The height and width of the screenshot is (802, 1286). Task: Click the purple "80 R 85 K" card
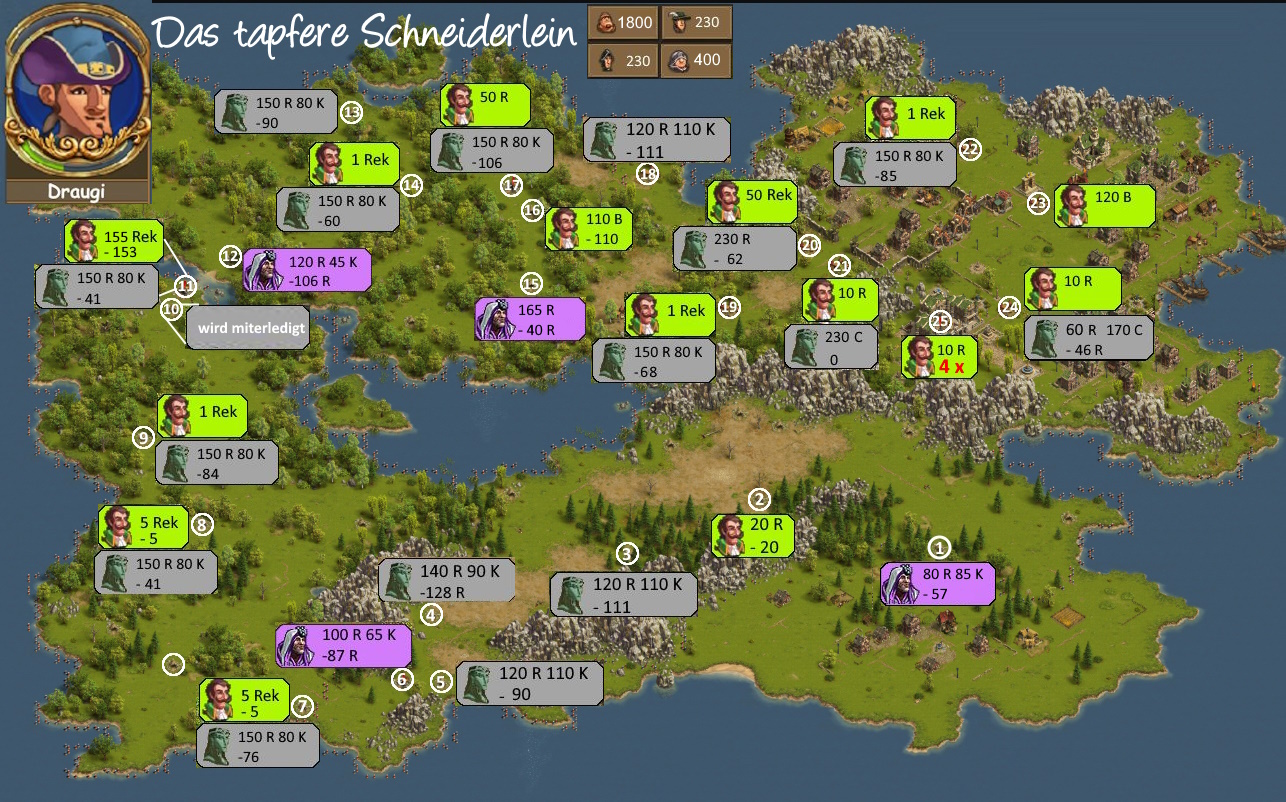937,583
